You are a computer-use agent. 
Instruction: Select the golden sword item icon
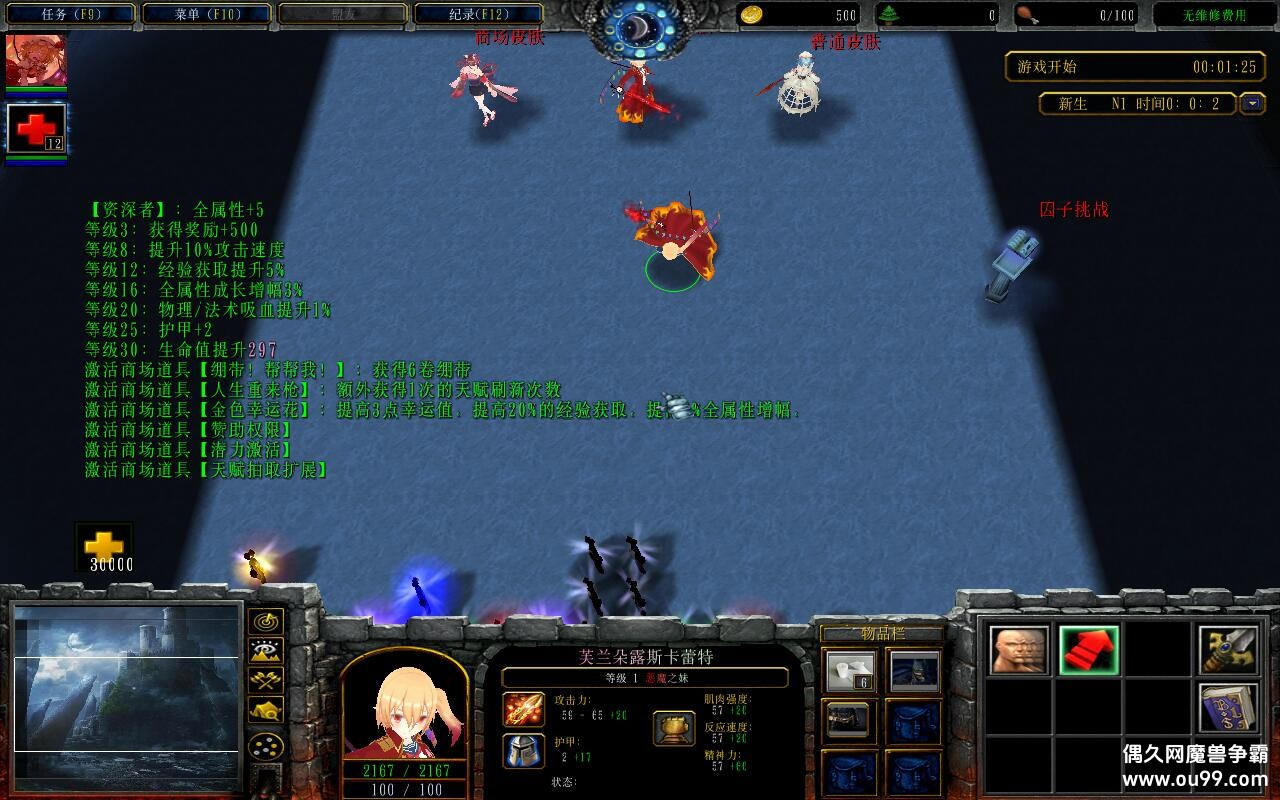(1227, 648)
